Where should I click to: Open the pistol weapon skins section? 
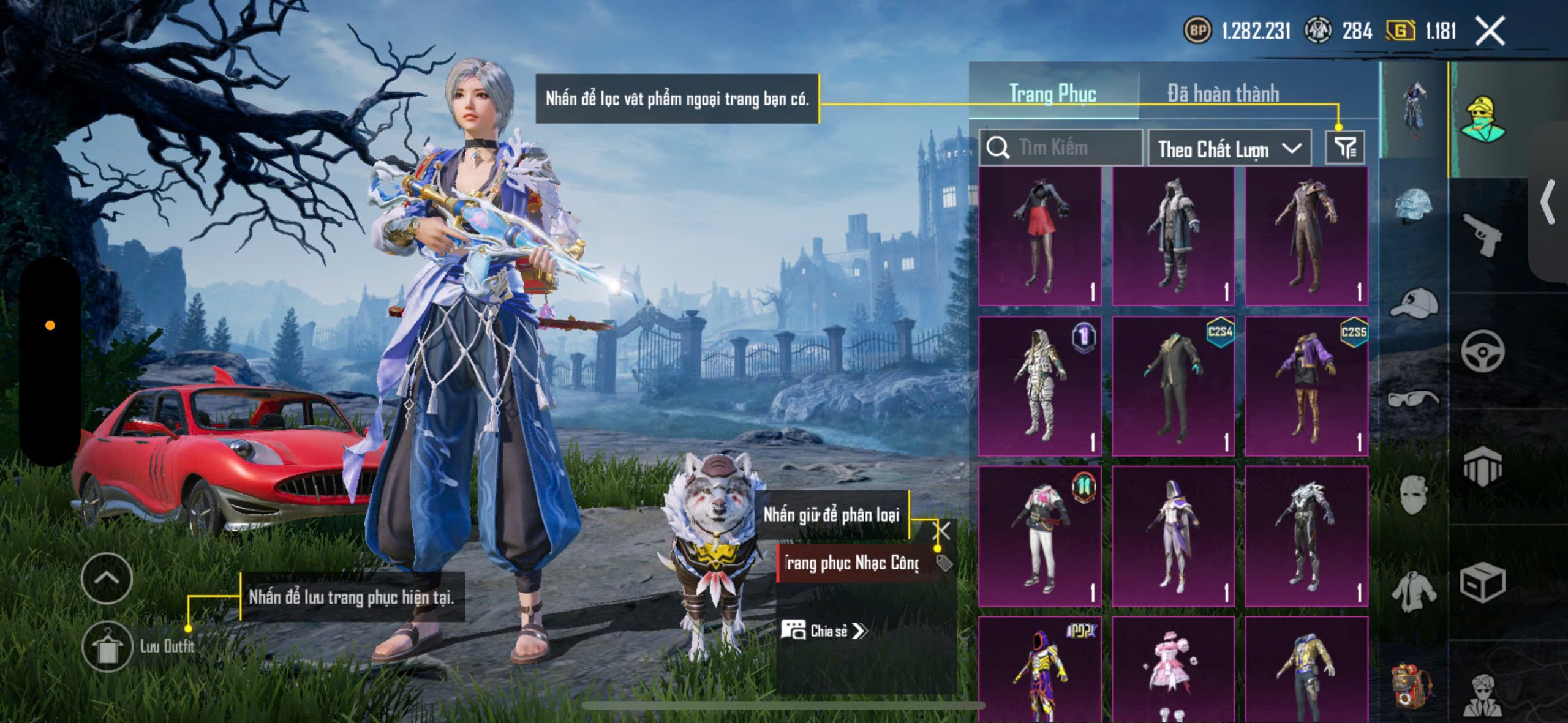click(x=1482, y=234)
